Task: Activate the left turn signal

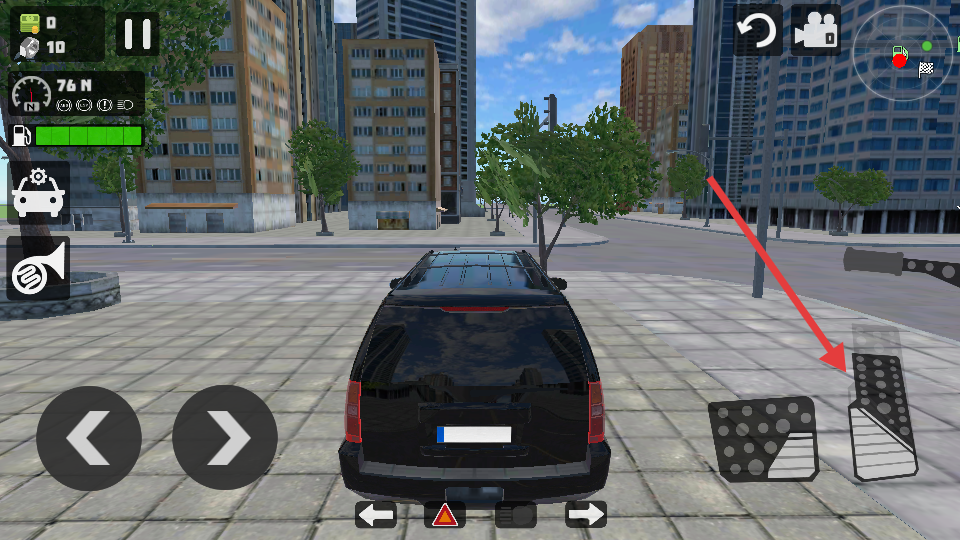Action: [x=376, y=515]
